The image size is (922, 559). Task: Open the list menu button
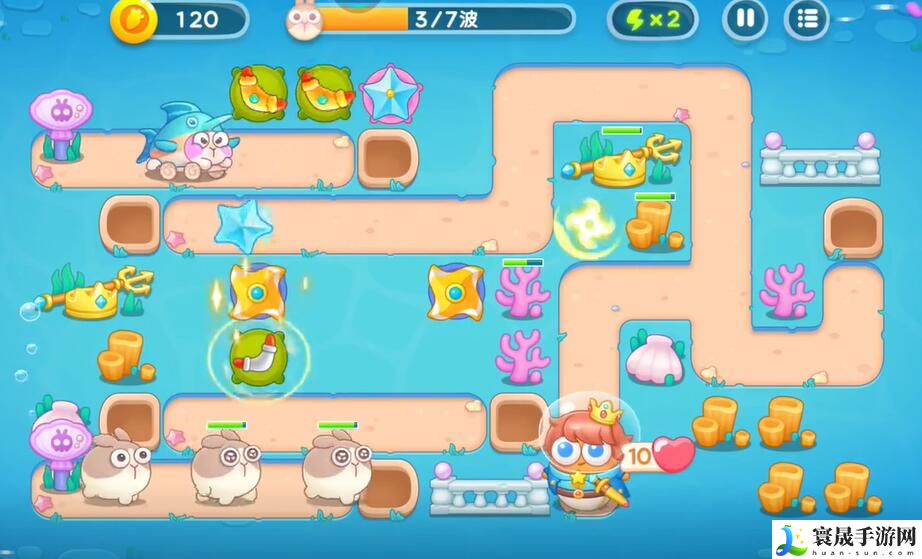(807, 19)
